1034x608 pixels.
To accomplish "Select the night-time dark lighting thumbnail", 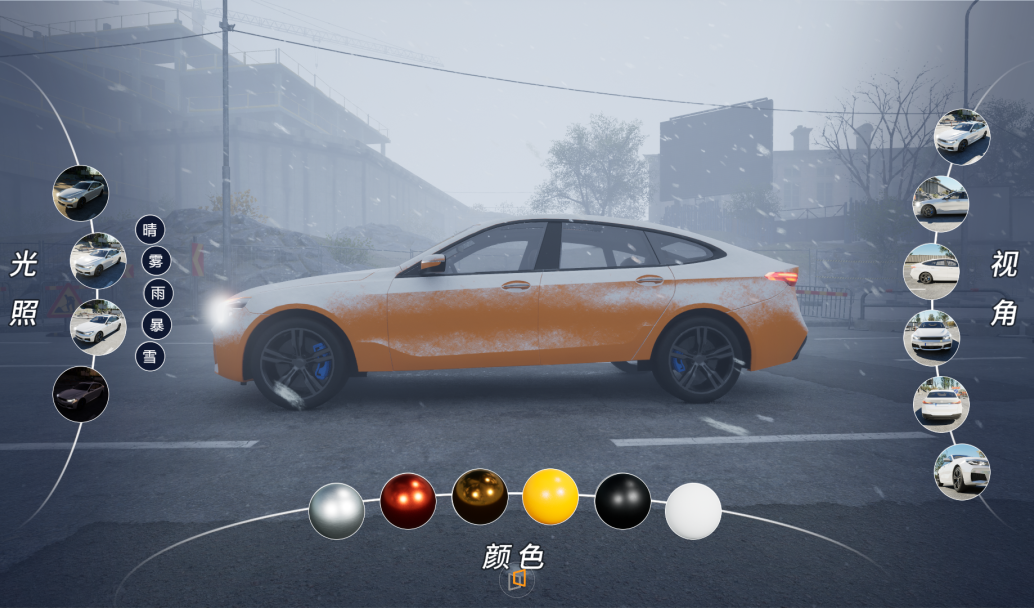I will tap(80, 393).
